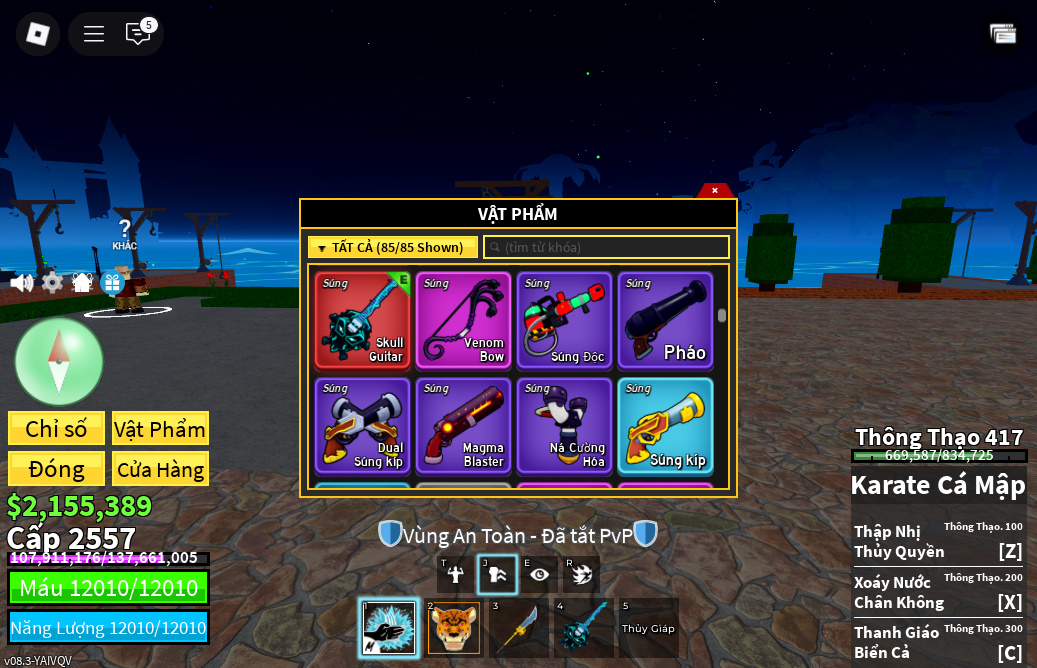Viewport: 1037px width, 668px height.
Task: Select the tiger mask hotbar slot
Action: (x=454, y=628)
